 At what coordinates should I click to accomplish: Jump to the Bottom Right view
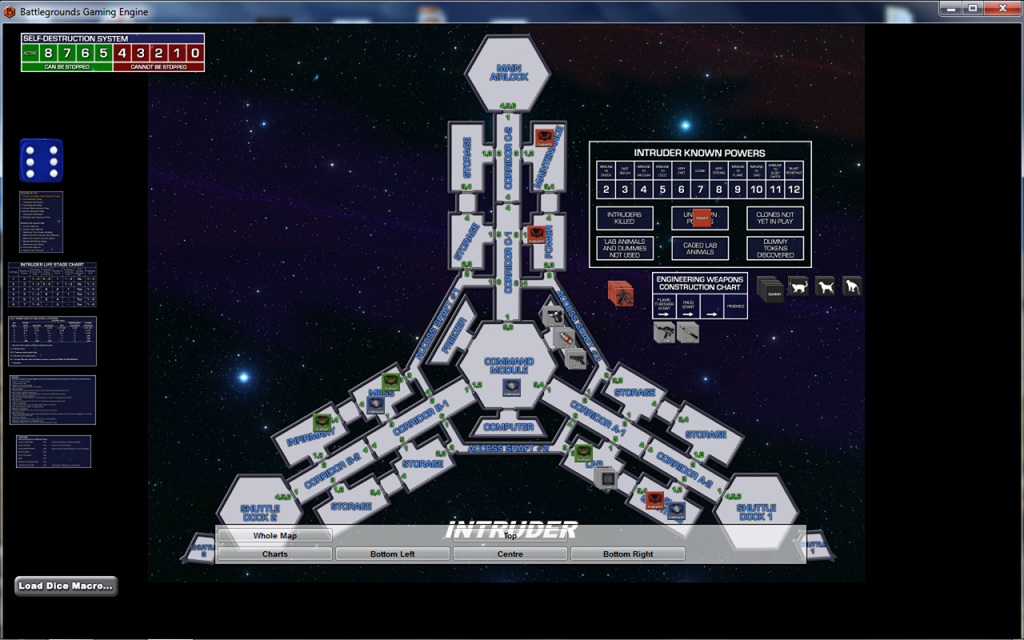coord(628,553)
